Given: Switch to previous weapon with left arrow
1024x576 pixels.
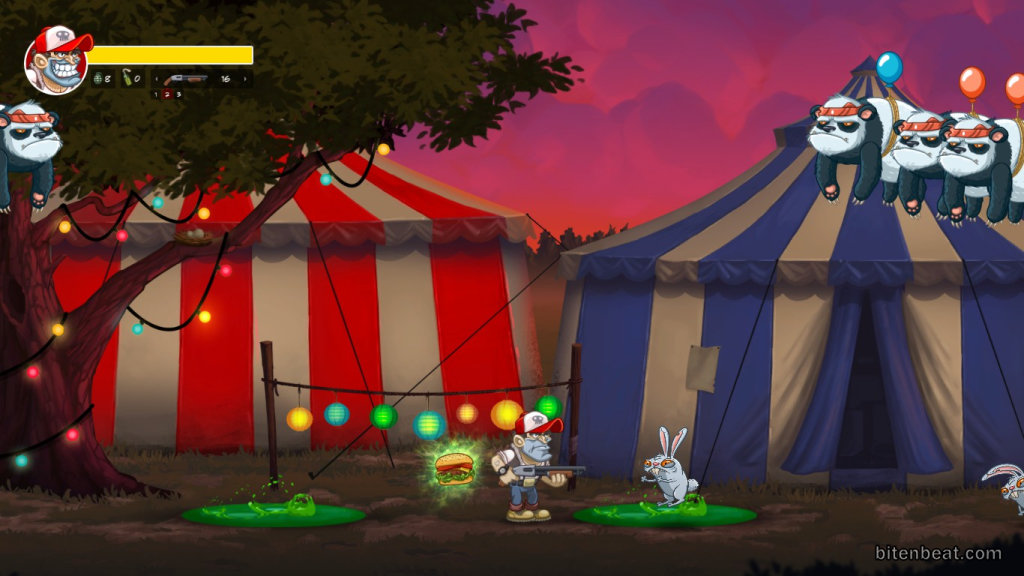Looking at the screenshot, I should [x=156, y=78].
